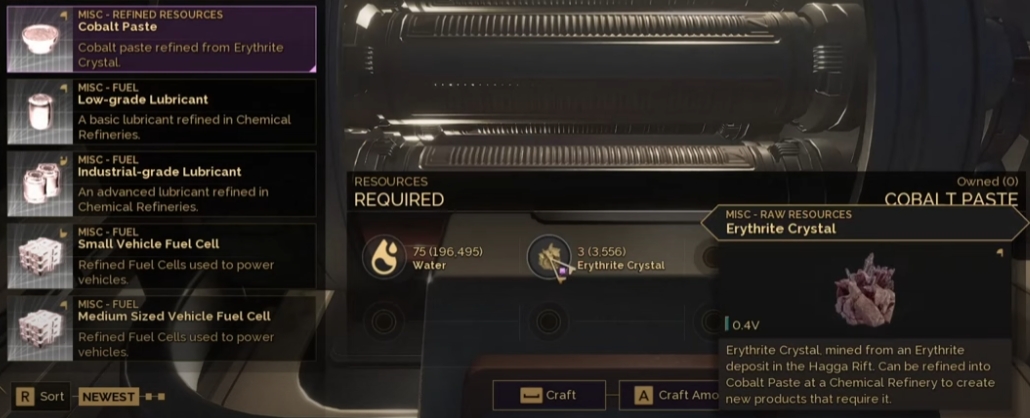This screenshot has height=418, width=1030.
Task: Select Industrial-grade Lubricant recipe
Action: point(162,183)
